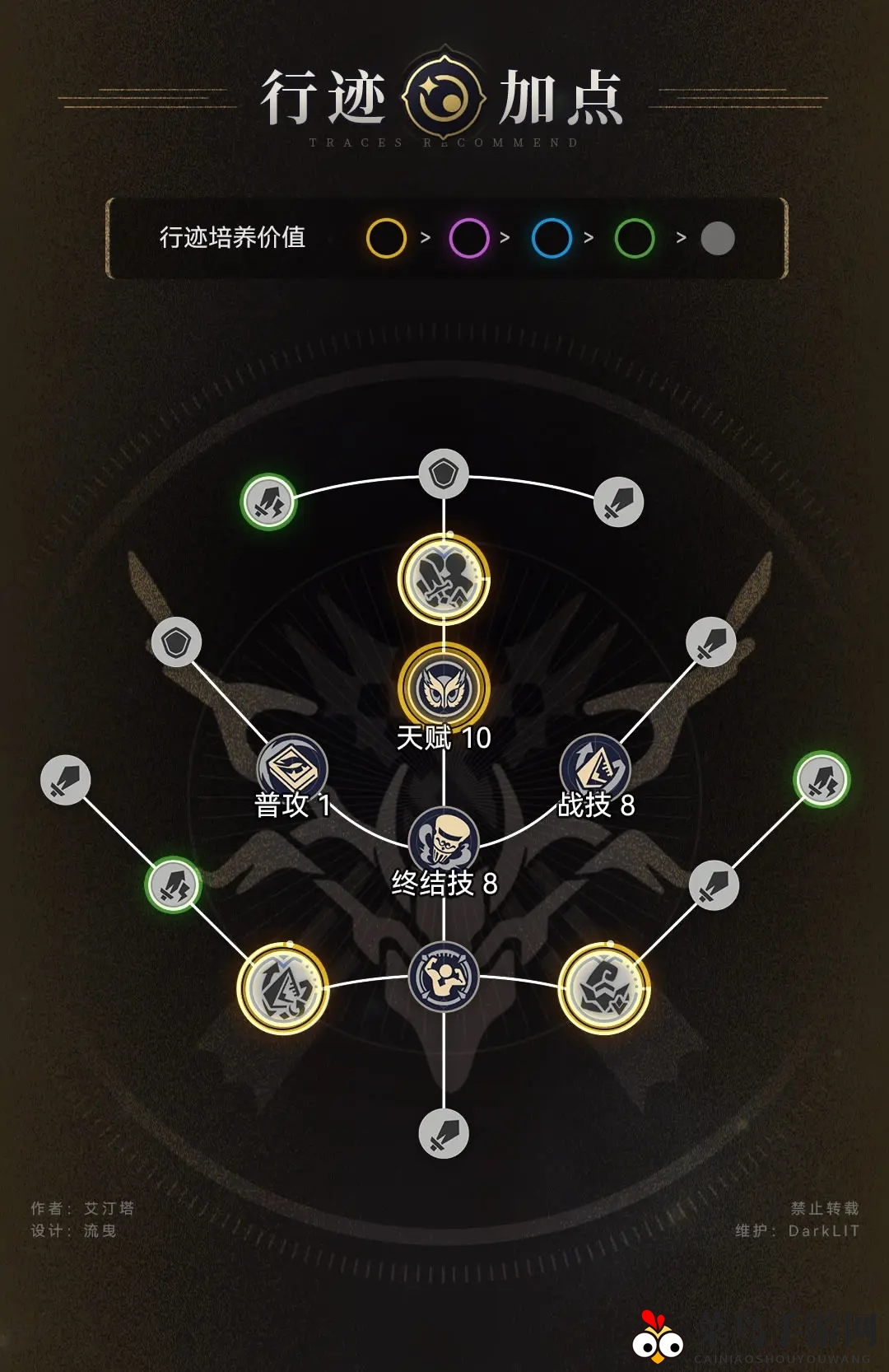Image resolution: width=889 pixels, height=1372 pixels.
Task: Click the gold circle in the value legend
Action: [x=386, y=239]
